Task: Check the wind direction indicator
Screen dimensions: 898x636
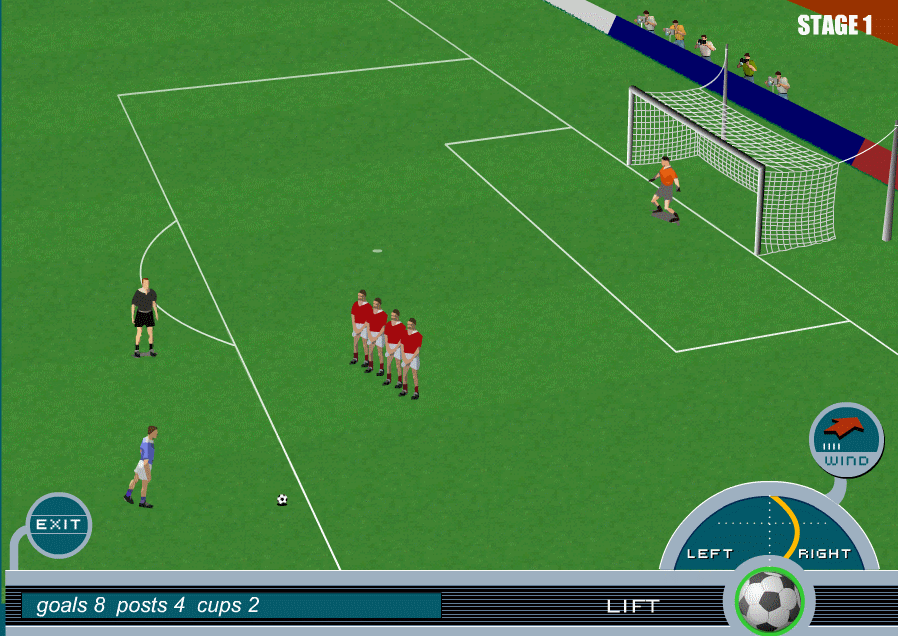Action: 846,439
